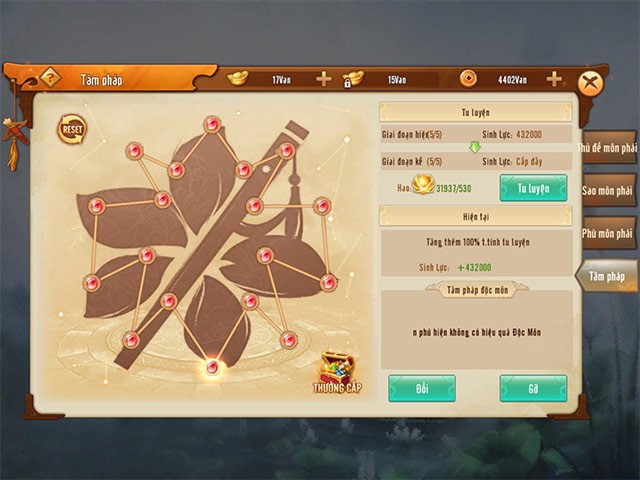640x480 pixels.
Task: Open the question mark help icon
Action: 49,79
